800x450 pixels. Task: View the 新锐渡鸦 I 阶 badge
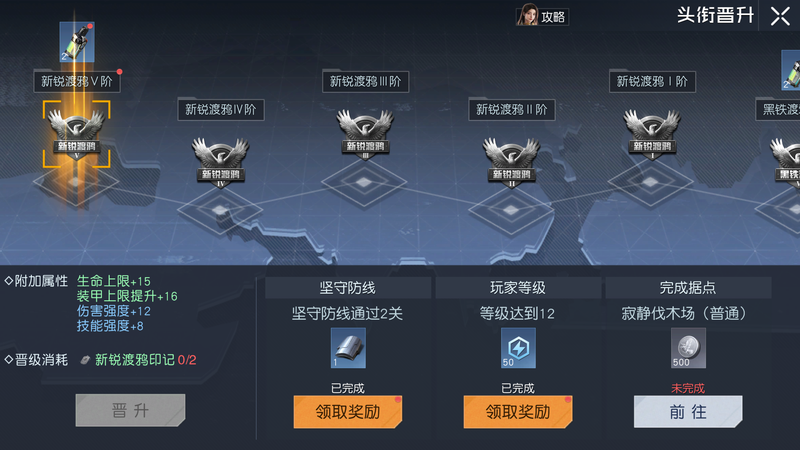(x=653, y=133)
